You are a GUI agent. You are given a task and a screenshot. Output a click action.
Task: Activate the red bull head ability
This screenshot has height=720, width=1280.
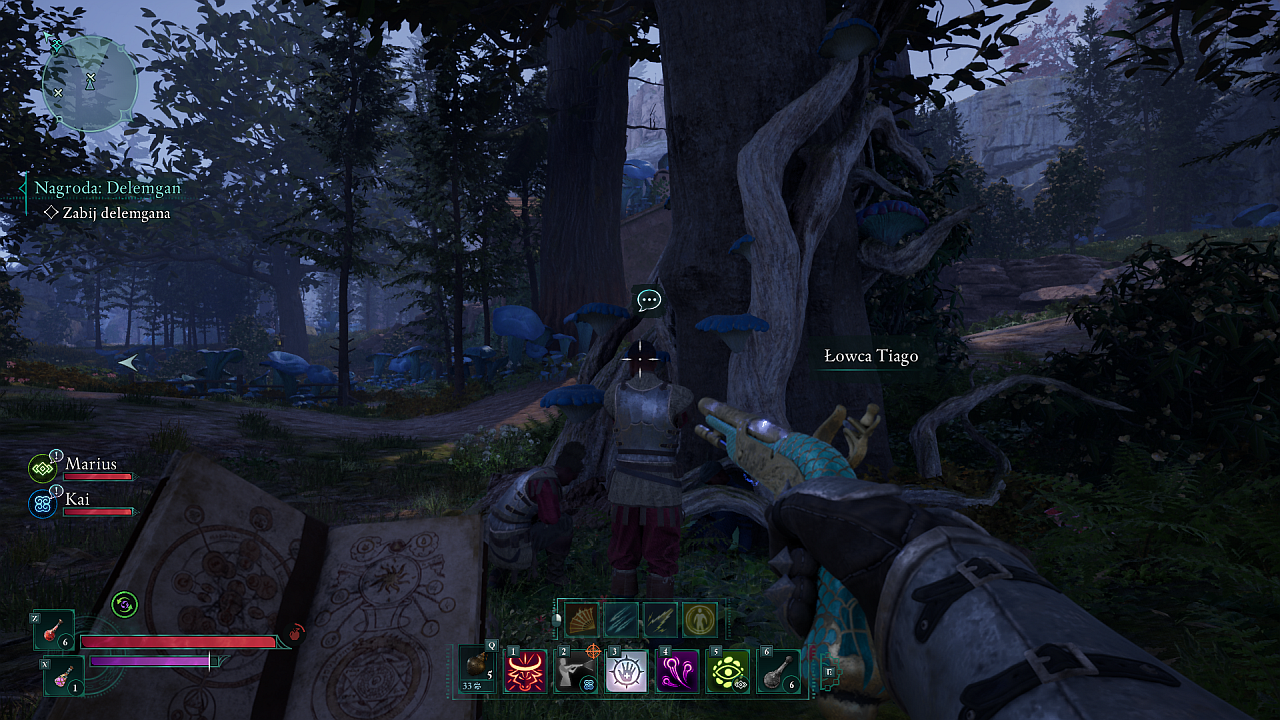(x=526, y=671)
